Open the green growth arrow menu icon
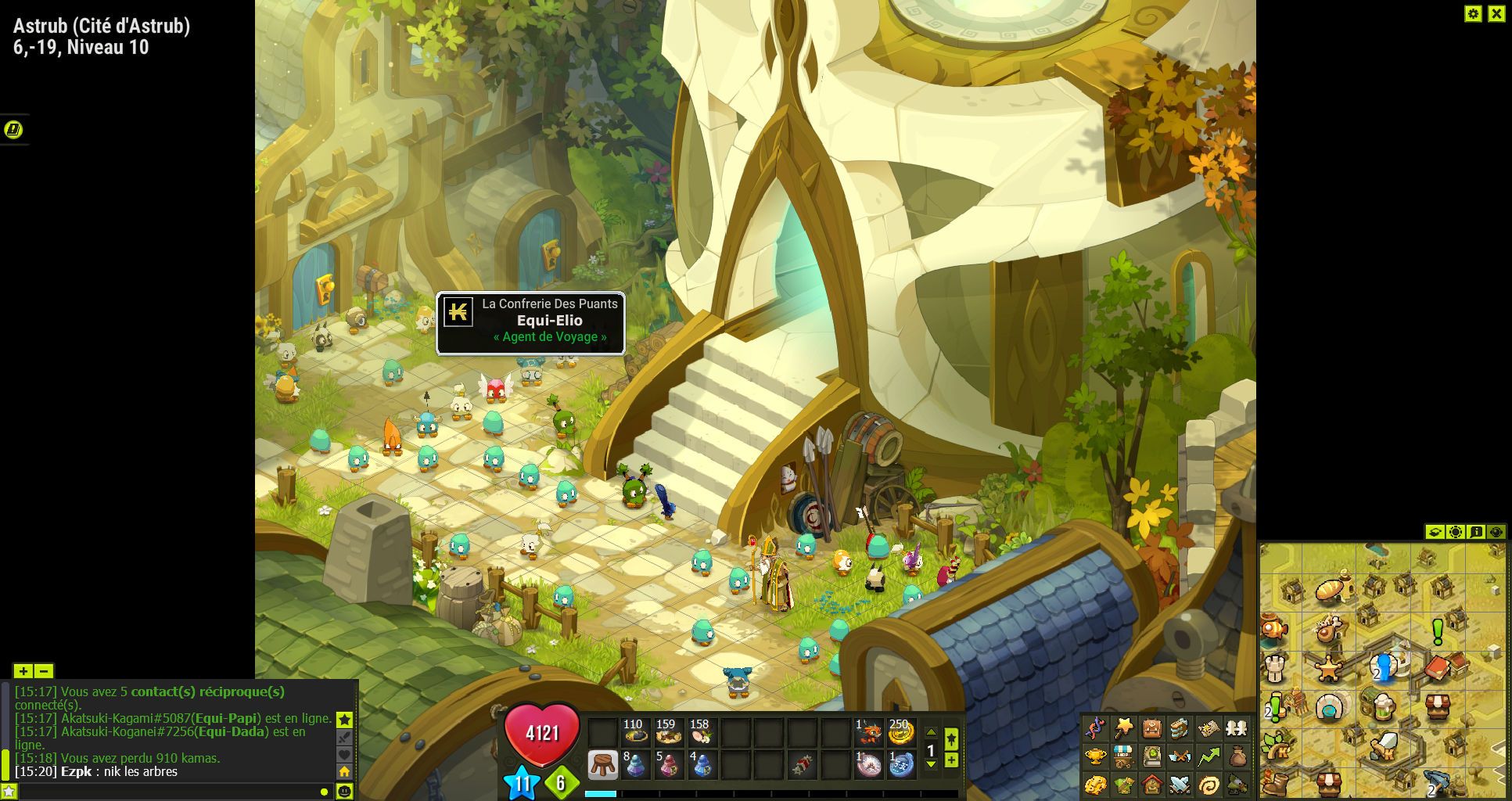 [1209, 756]
